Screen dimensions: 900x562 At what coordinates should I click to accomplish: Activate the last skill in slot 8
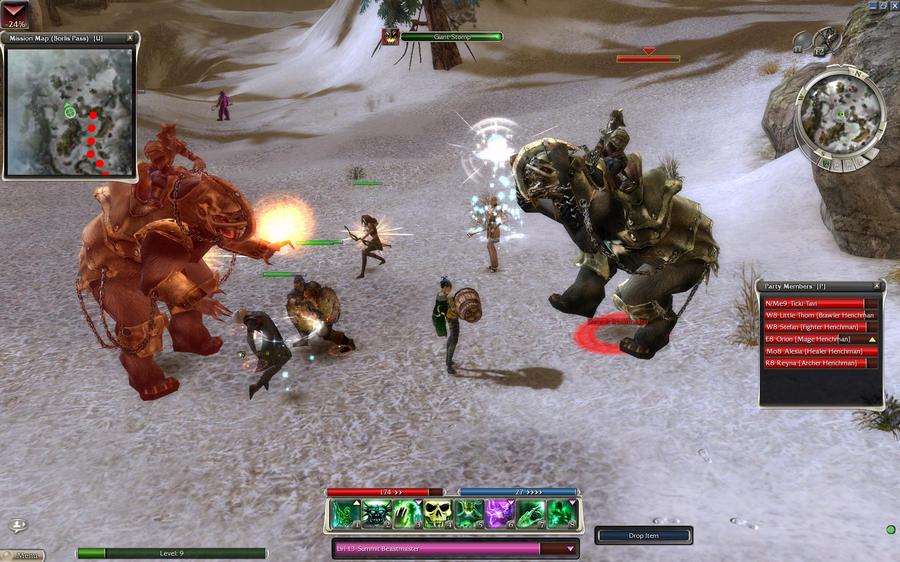561,514
